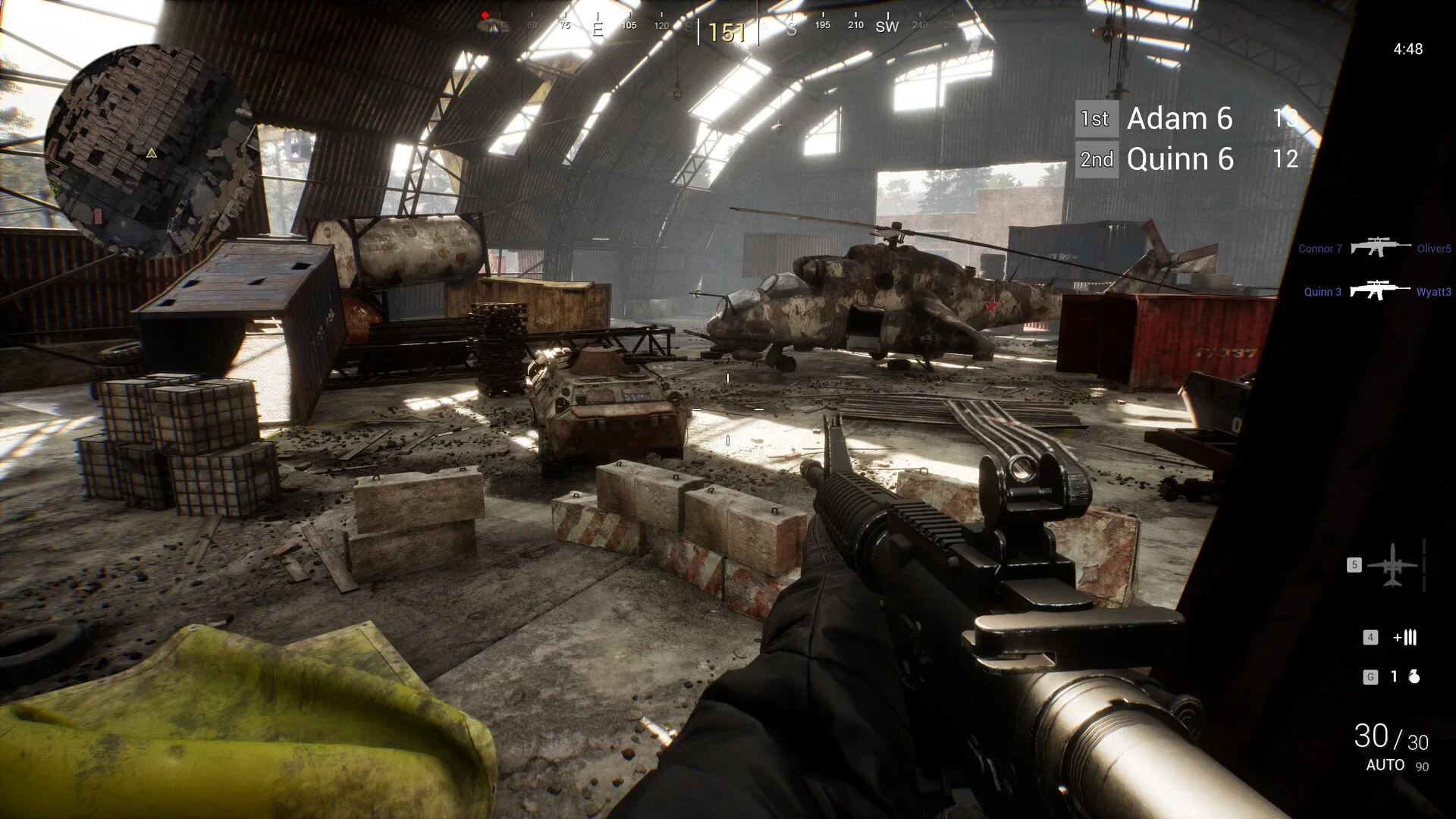Click the 2nd place rank badge
This screenshot has height=819, width=1456.
click(x=1097, y=159)
